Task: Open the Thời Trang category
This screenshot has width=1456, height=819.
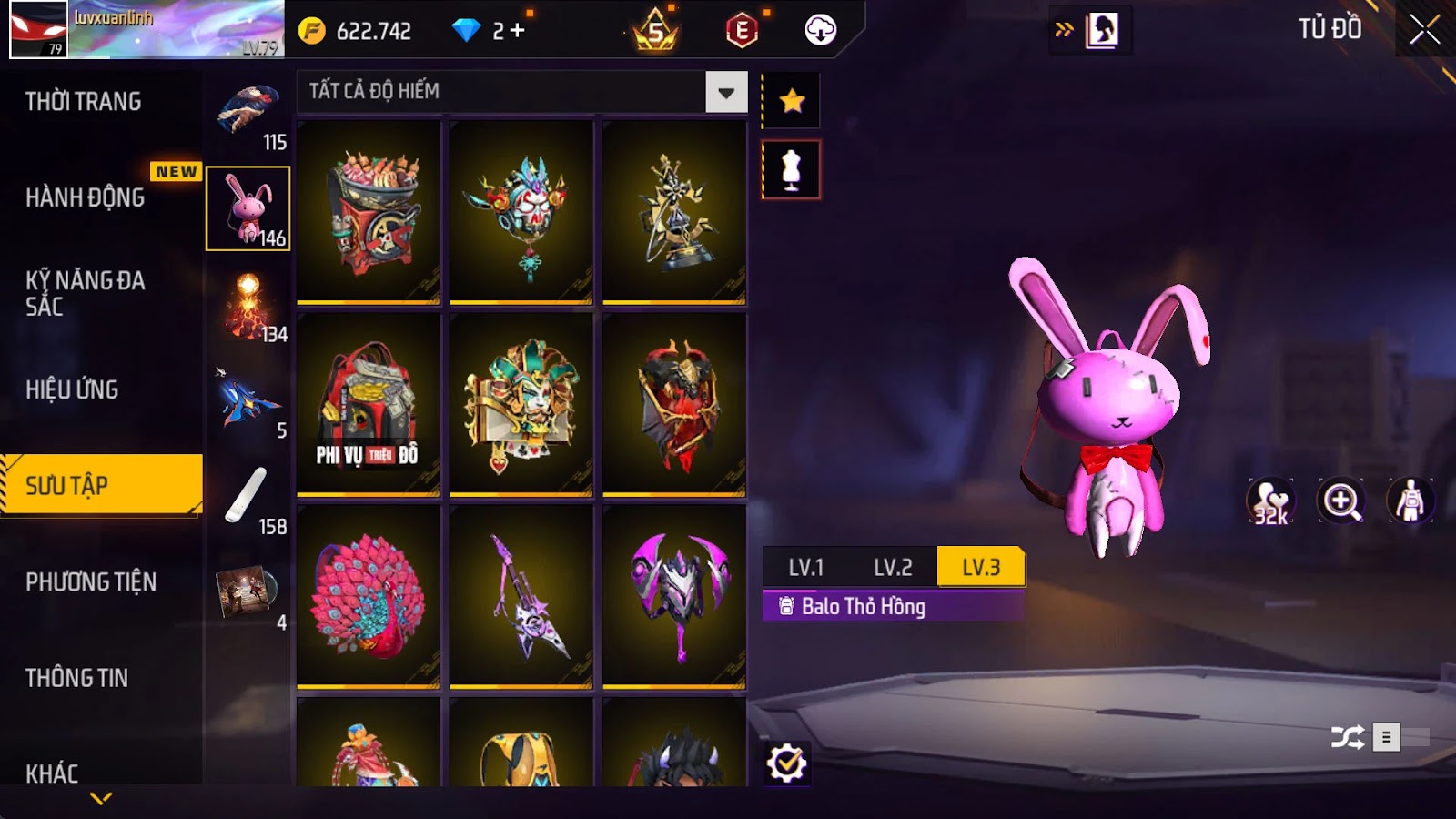Action: pyautogui.click(x=84, y=101)
